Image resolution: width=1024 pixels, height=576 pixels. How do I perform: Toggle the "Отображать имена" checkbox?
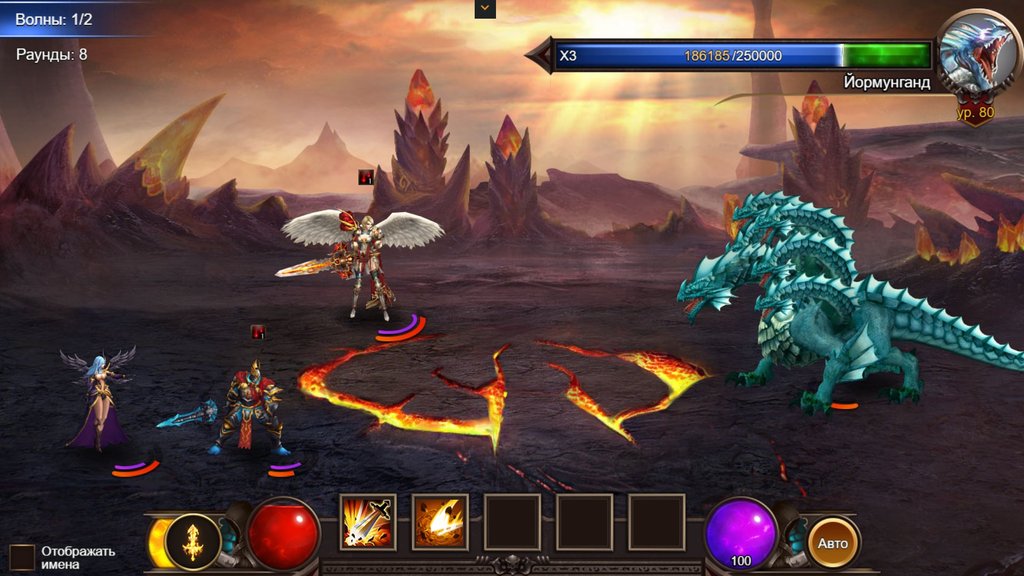[22, 557]
